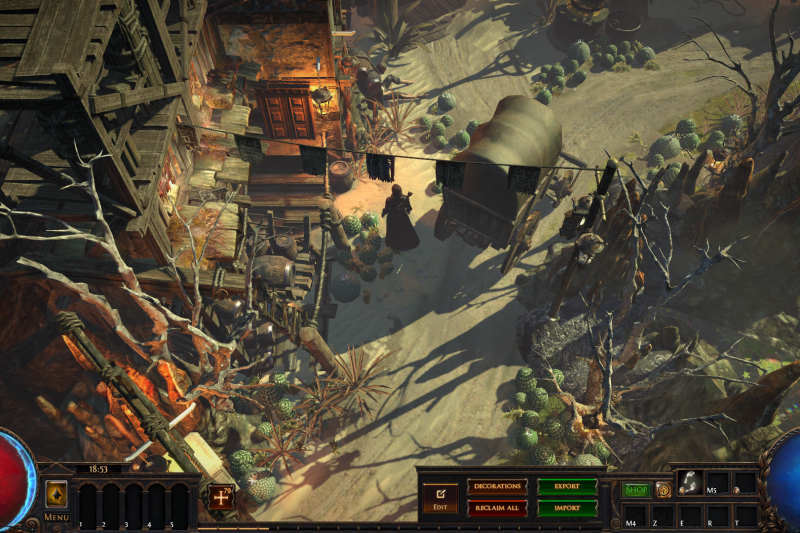
Task: Click the red Reclaim All button
Action: (497, 507)
